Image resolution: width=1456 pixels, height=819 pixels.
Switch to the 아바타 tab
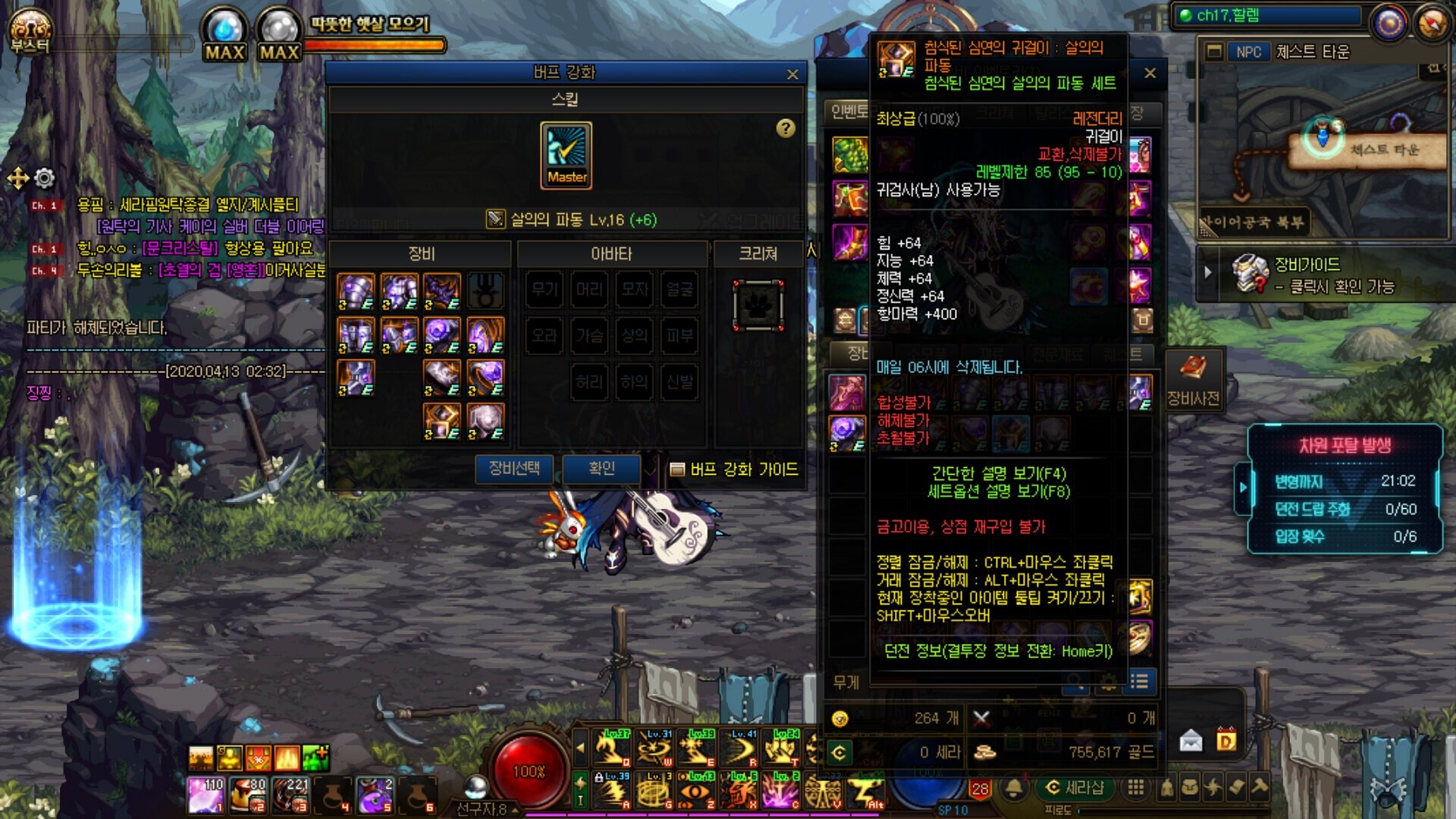click(x=611, y=254)
